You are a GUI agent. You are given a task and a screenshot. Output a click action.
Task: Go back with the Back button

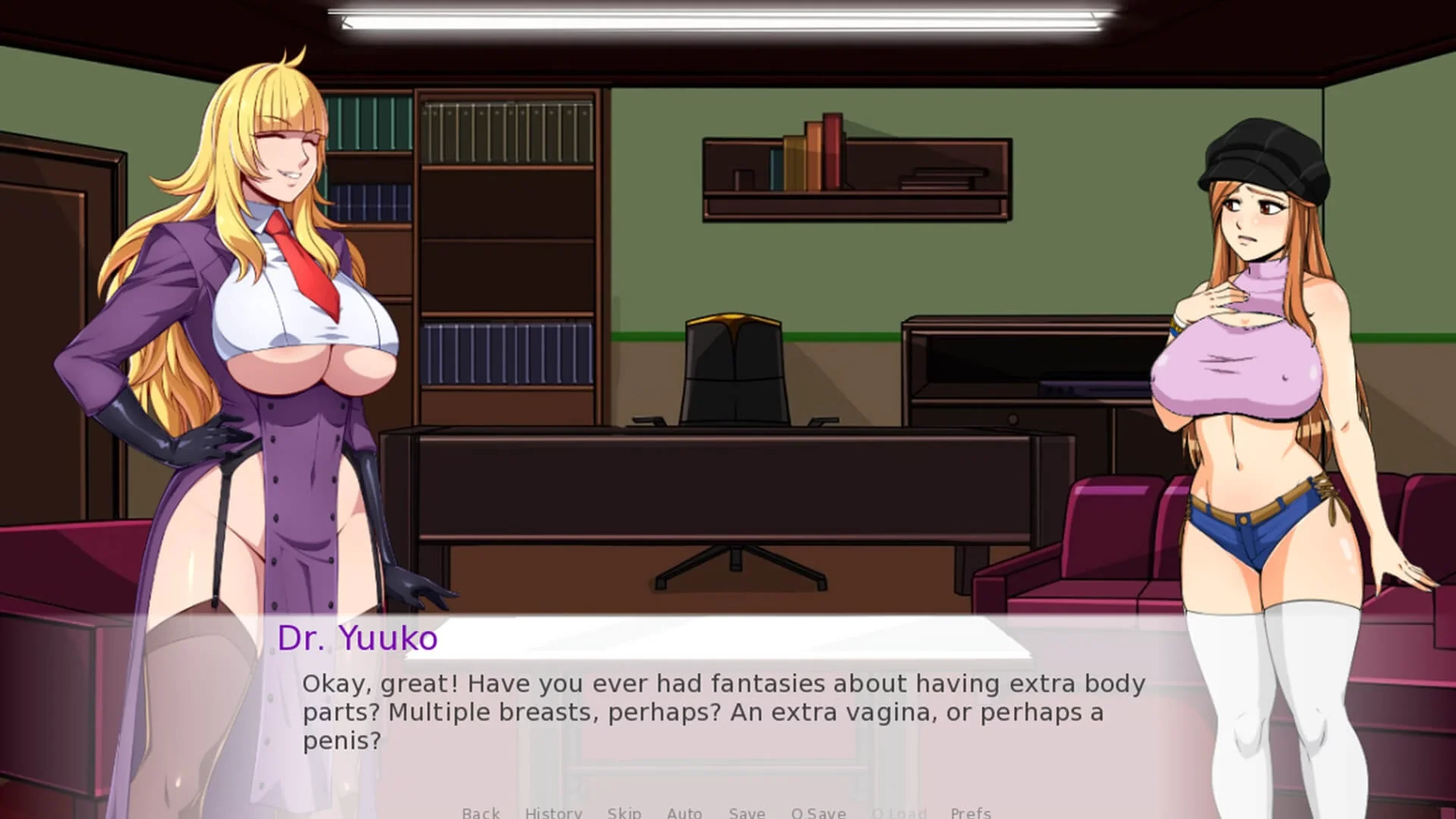coord(481,812)
